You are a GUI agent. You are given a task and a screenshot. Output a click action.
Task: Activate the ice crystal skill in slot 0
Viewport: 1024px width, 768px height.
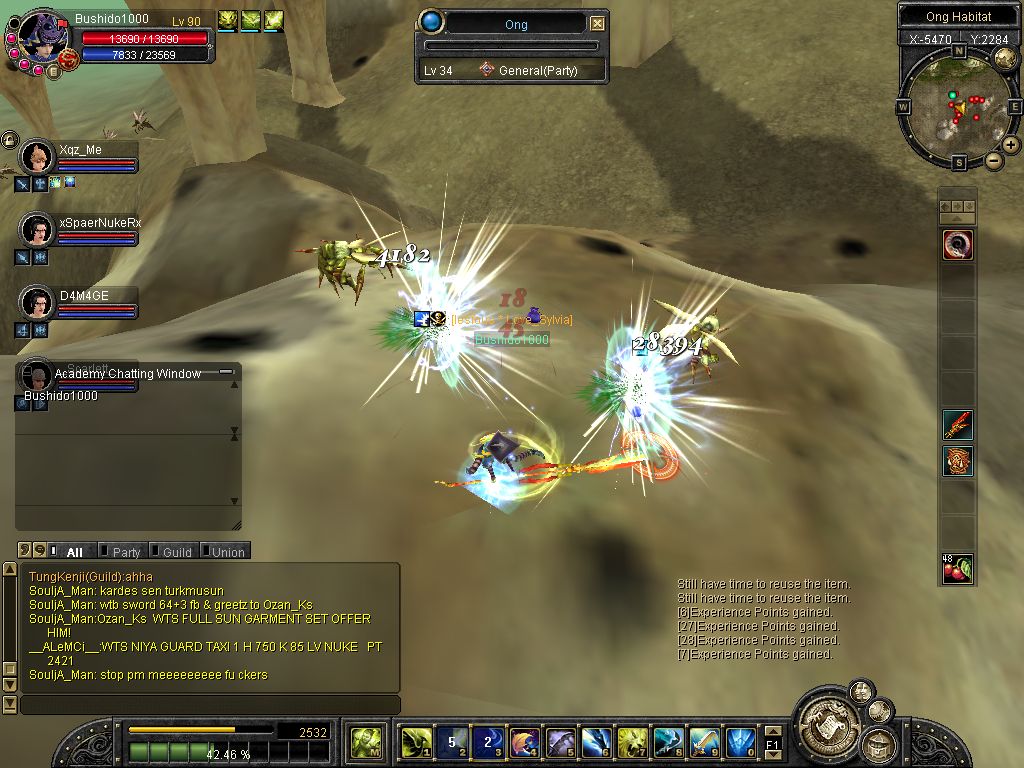pyautogui.click(x=740, y=741)
